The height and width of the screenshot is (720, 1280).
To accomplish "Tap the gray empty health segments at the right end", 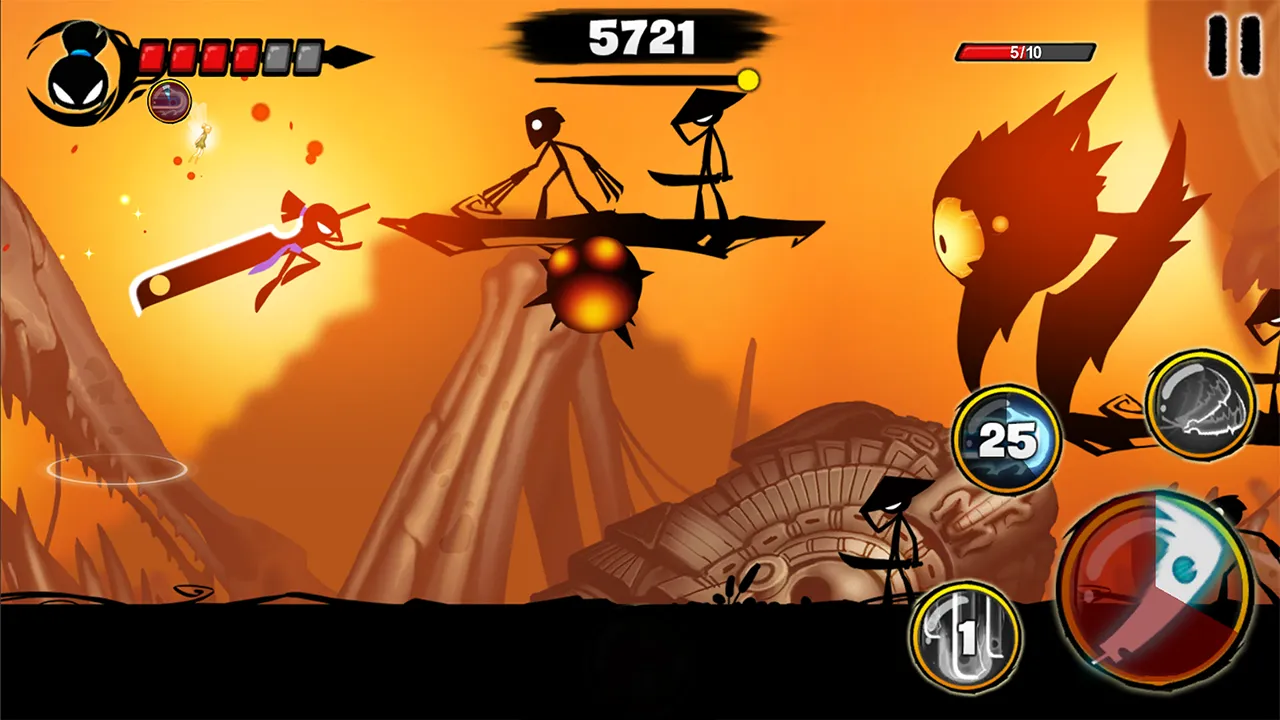I will pyautogui.click(x=290, y=57).
